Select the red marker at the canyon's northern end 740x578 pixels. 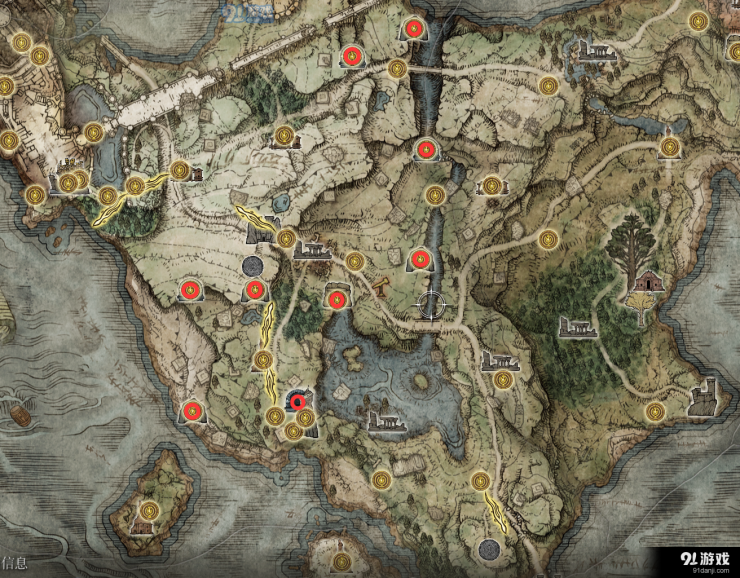[411, 27]
